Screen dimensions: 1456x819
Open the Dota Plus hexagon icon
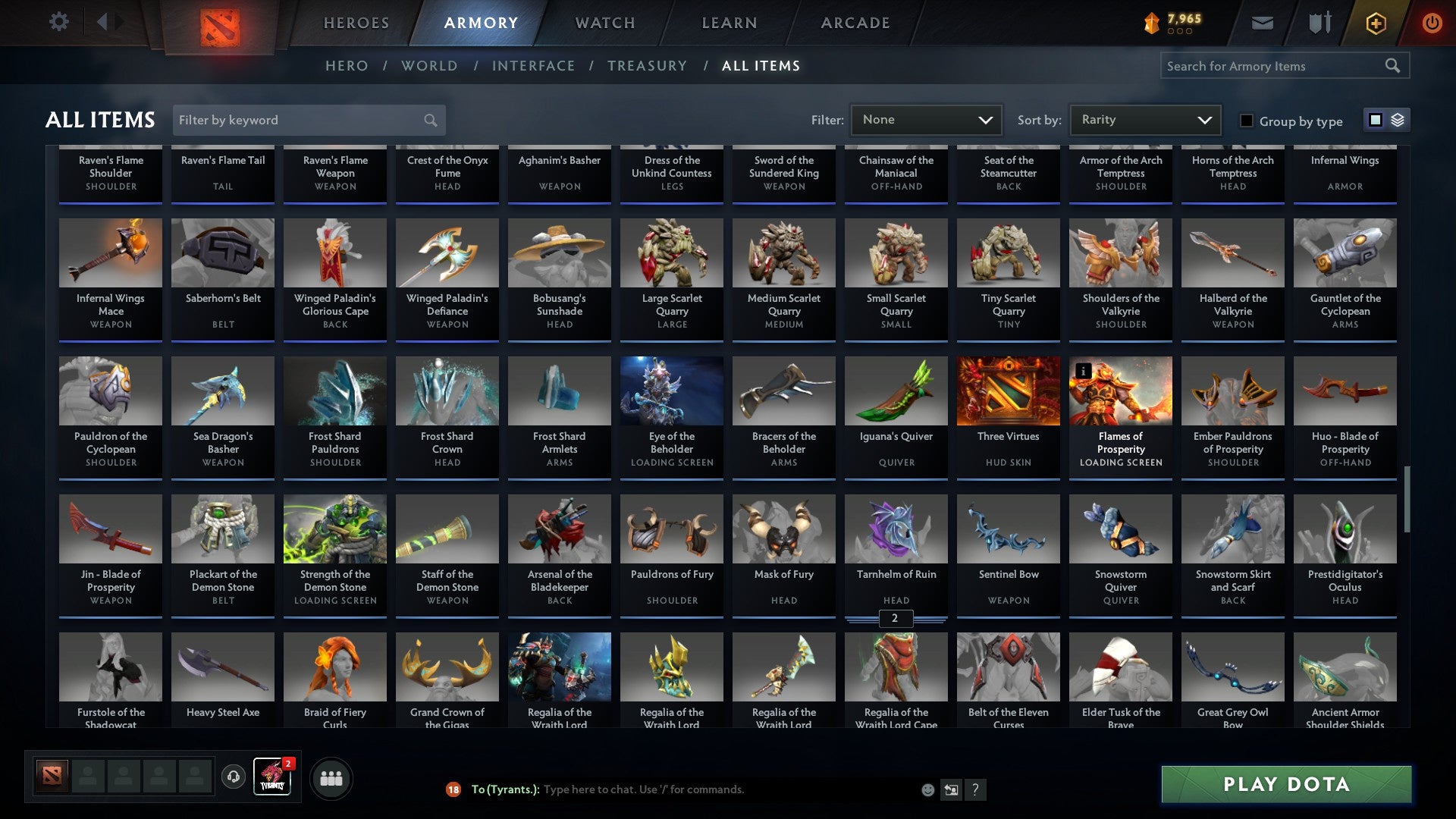[1375, 23]
